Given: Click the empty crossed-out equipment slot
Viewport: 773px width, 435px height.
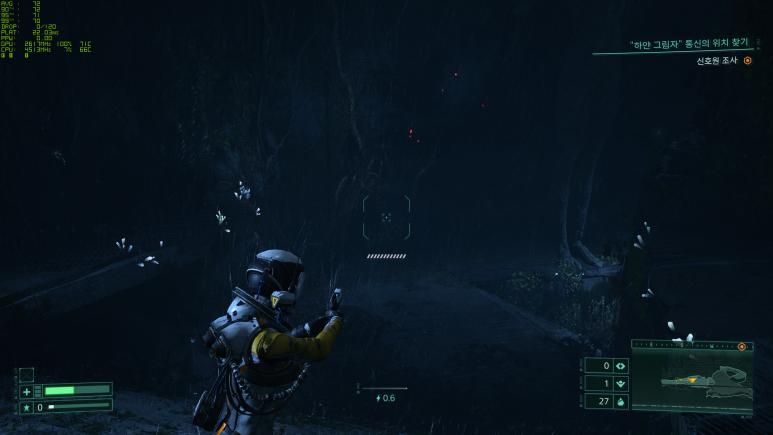Looking at the screenshot, I should tap(27, 374).
